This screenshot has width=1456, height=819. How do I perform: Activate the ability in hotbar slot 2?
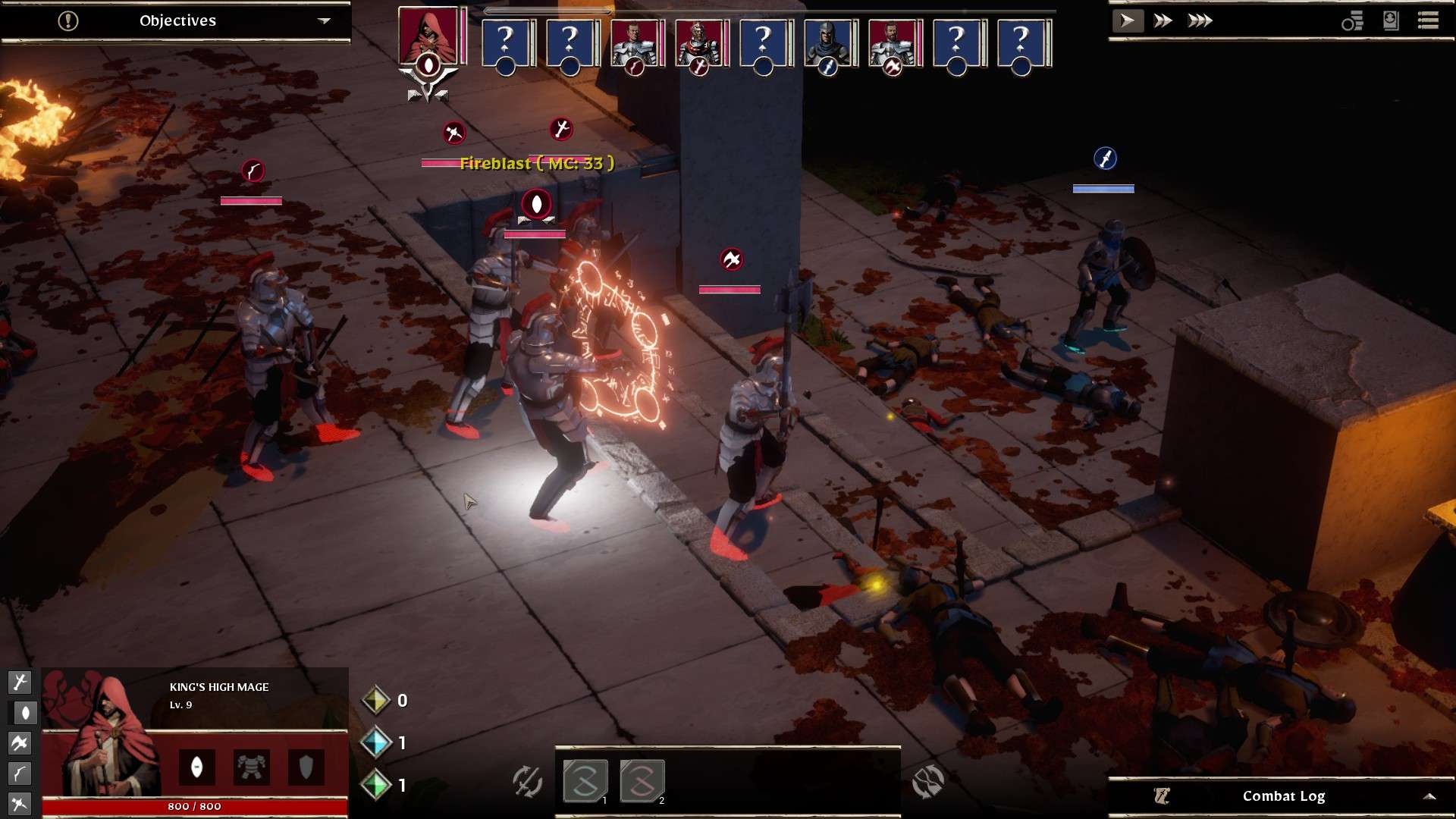(642, 781)
